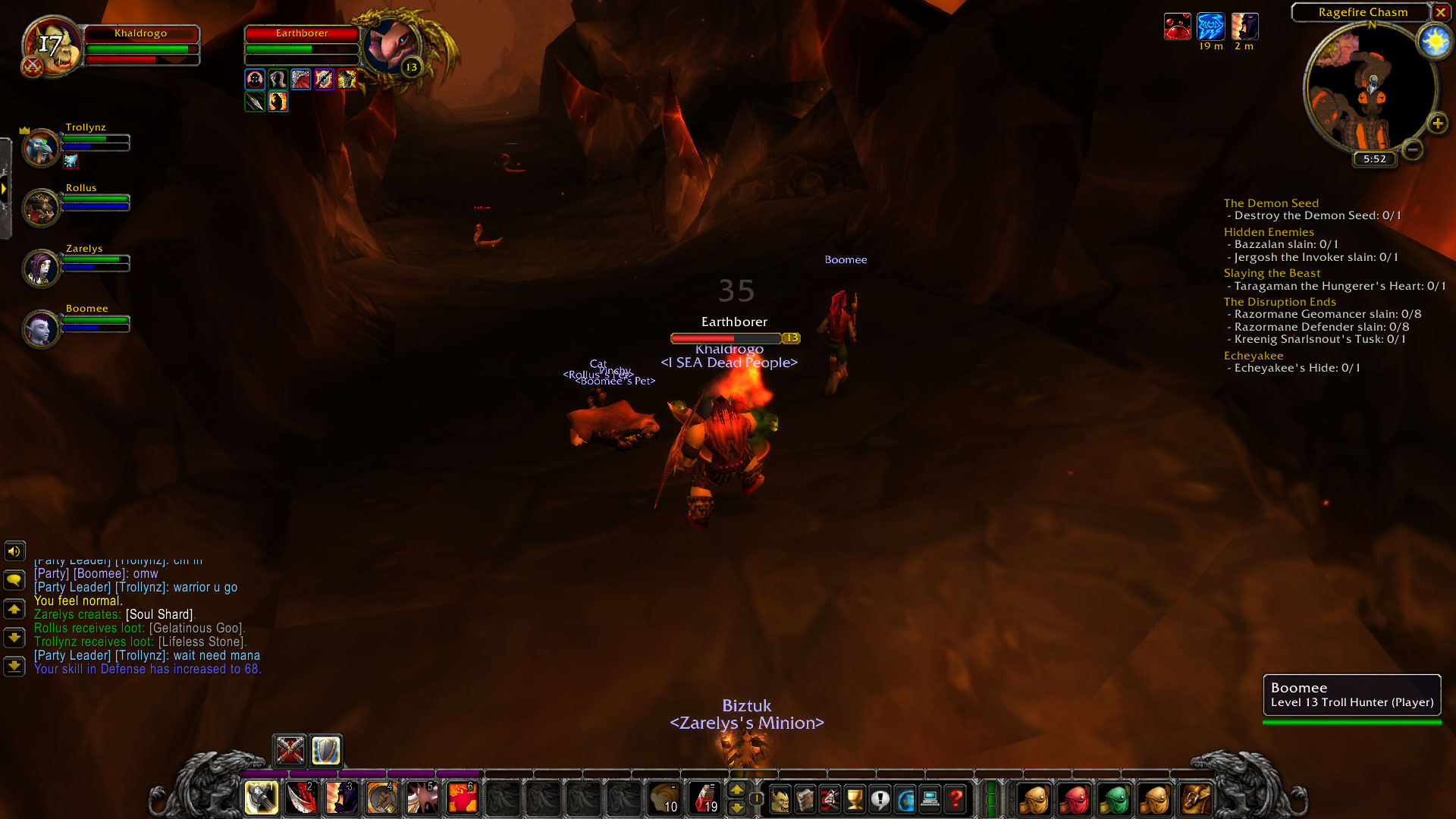The width and height of the screenshot is (1456, 819).
Task: Open the Quest Log icon
Action: click(x=880, y=799)
